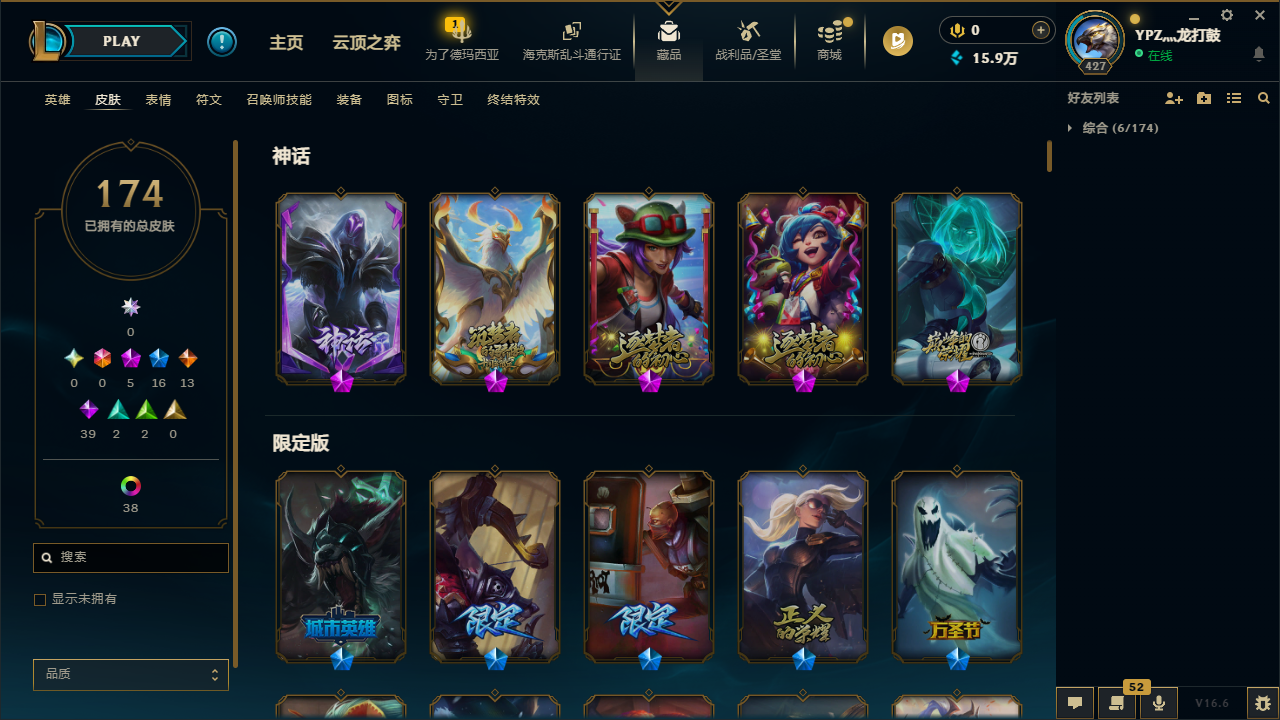Open the 品质 quality dropdown
Screen dimensions: 1280x720
pyautogui.click(x=130, y=674)
